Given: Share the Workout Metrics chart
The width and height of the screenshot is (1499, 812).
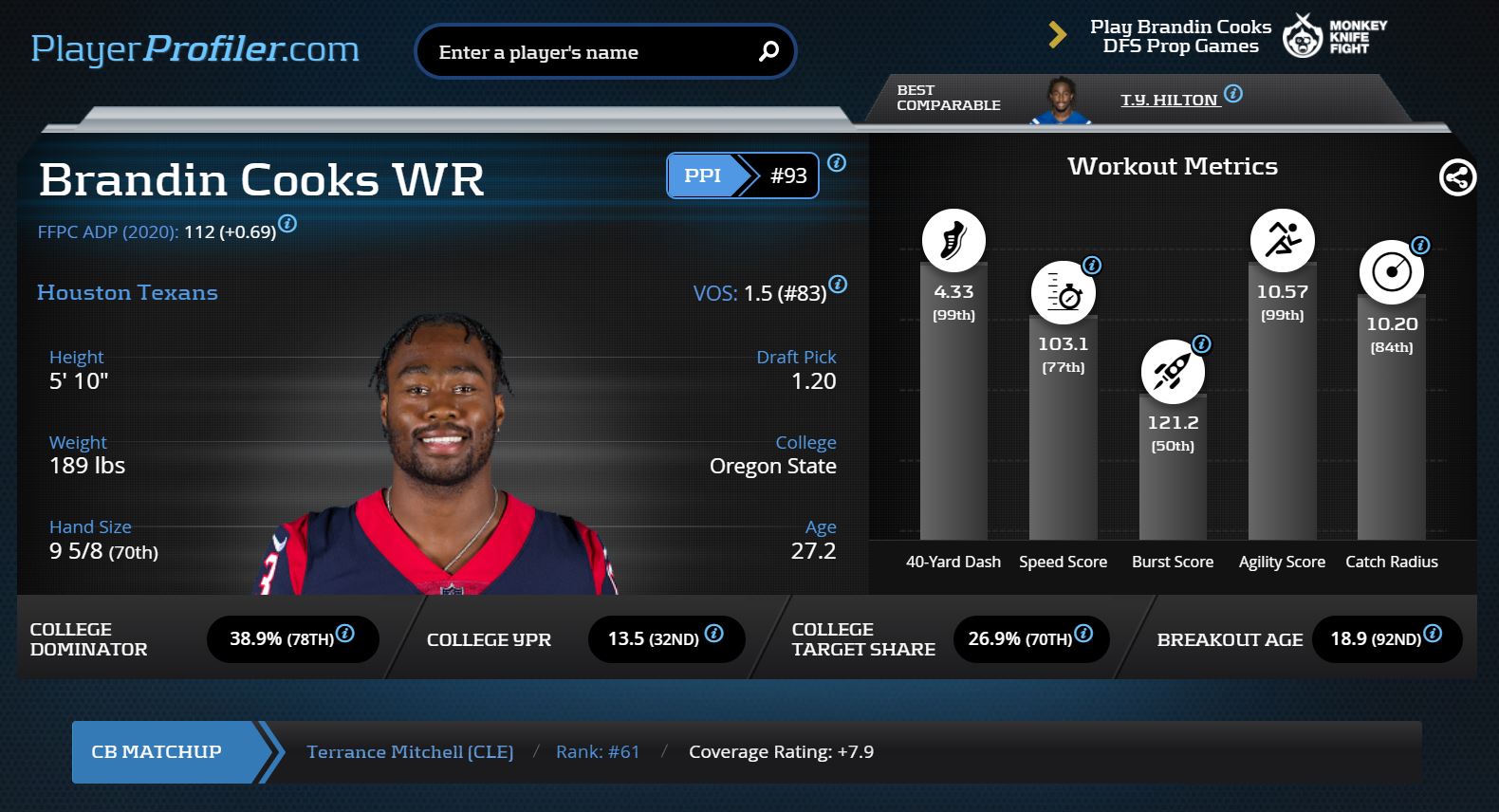Looking at the screenshot, I should pos(1457,177).
